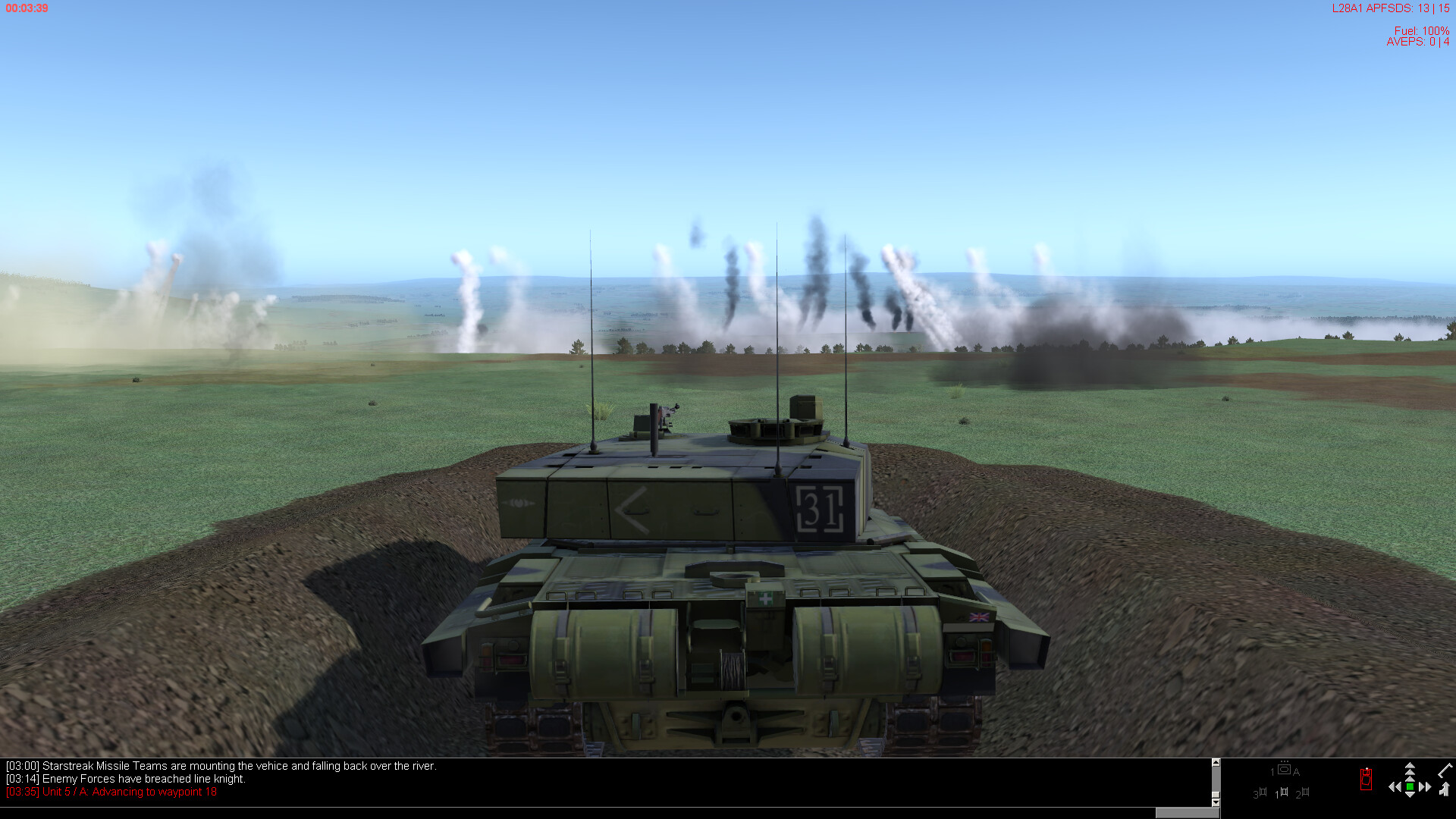Click the 'Advancing to waypoint 18' message
This screenshot has height=819, width=1456.
coord(110,791)
